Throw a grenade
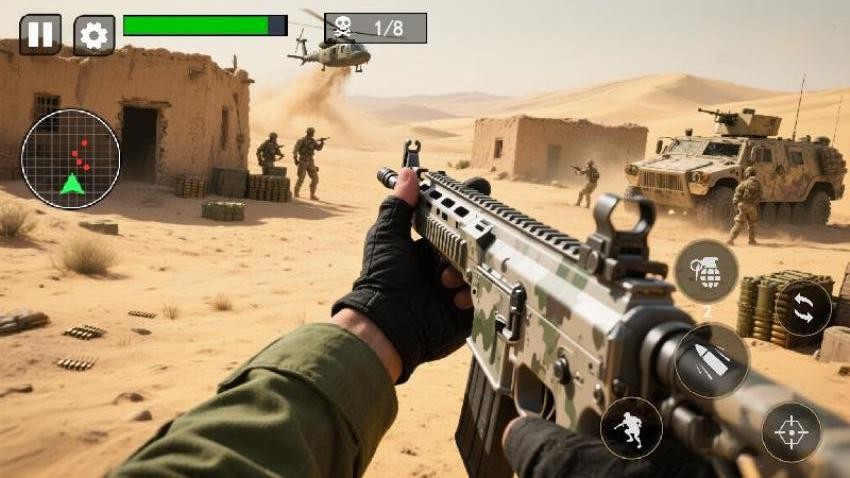 pyautogui.click(x=706, y=271)
